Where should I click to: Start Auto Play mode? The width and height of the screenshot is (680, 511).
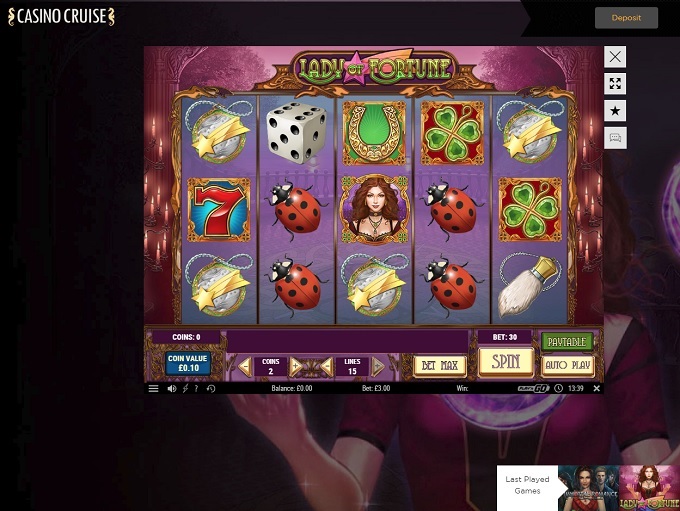(567, 365)
